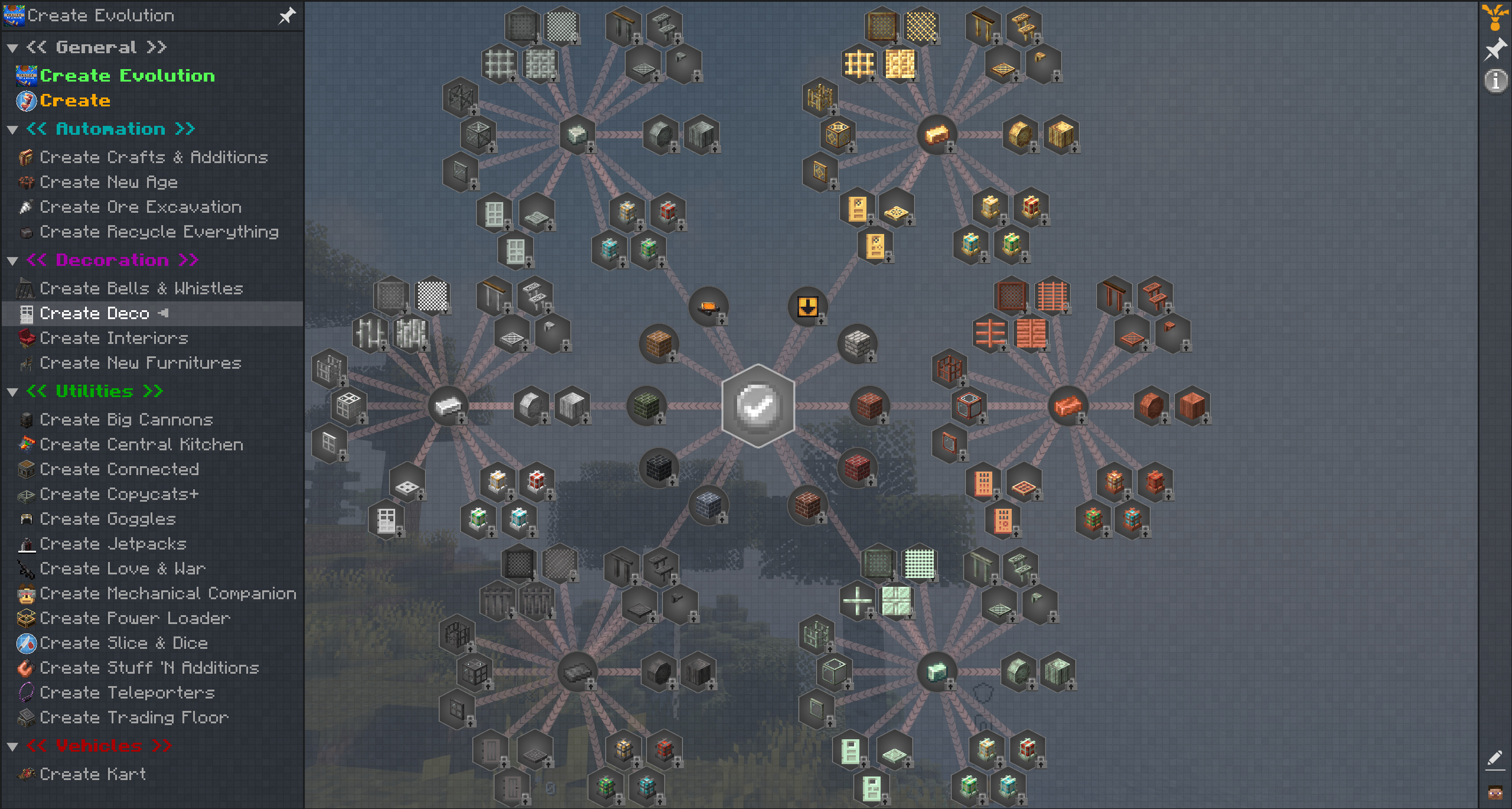
Task: Open the Create Interiors chapter
Action: click(x=114, y=338)
